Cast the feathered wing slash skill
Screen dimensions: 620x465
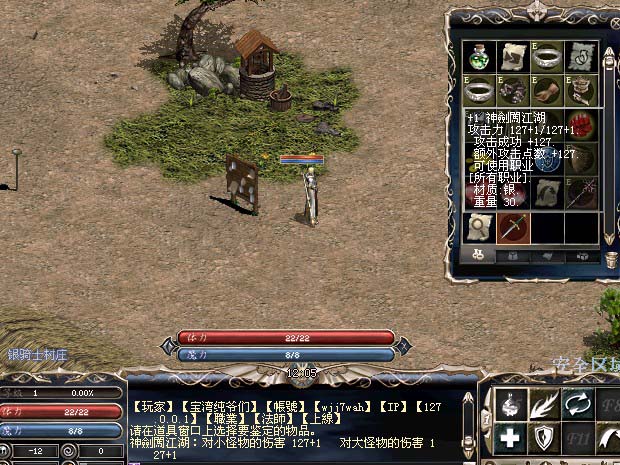(546, 402)
